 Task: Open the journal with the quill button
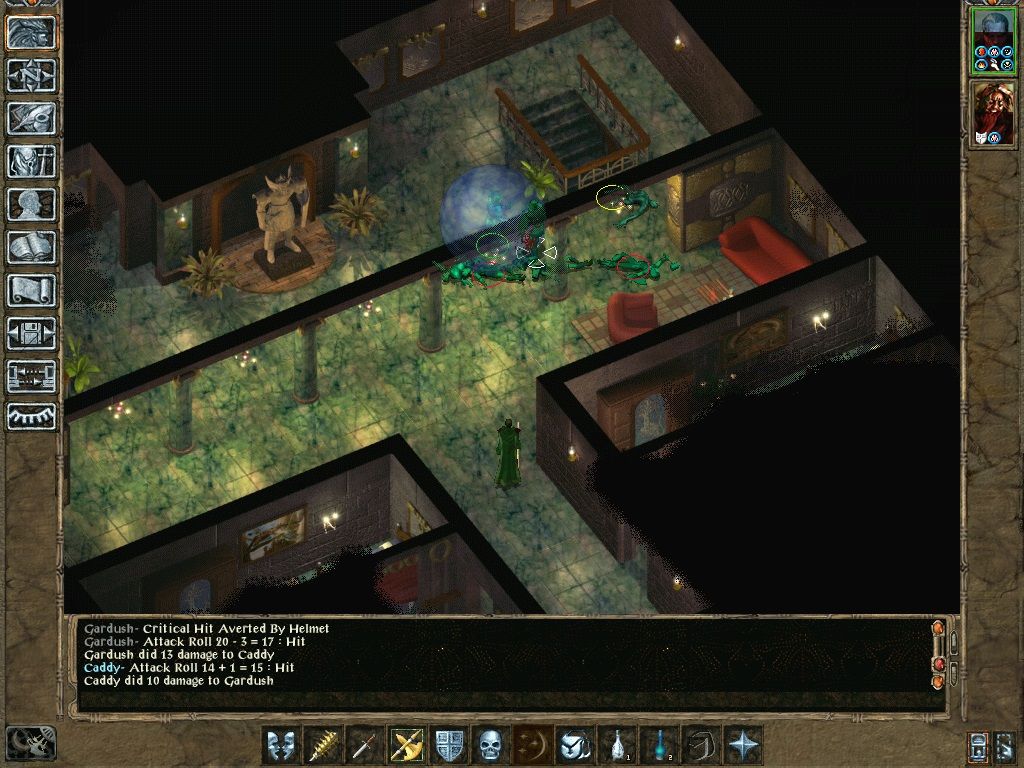tap(32, 118)
